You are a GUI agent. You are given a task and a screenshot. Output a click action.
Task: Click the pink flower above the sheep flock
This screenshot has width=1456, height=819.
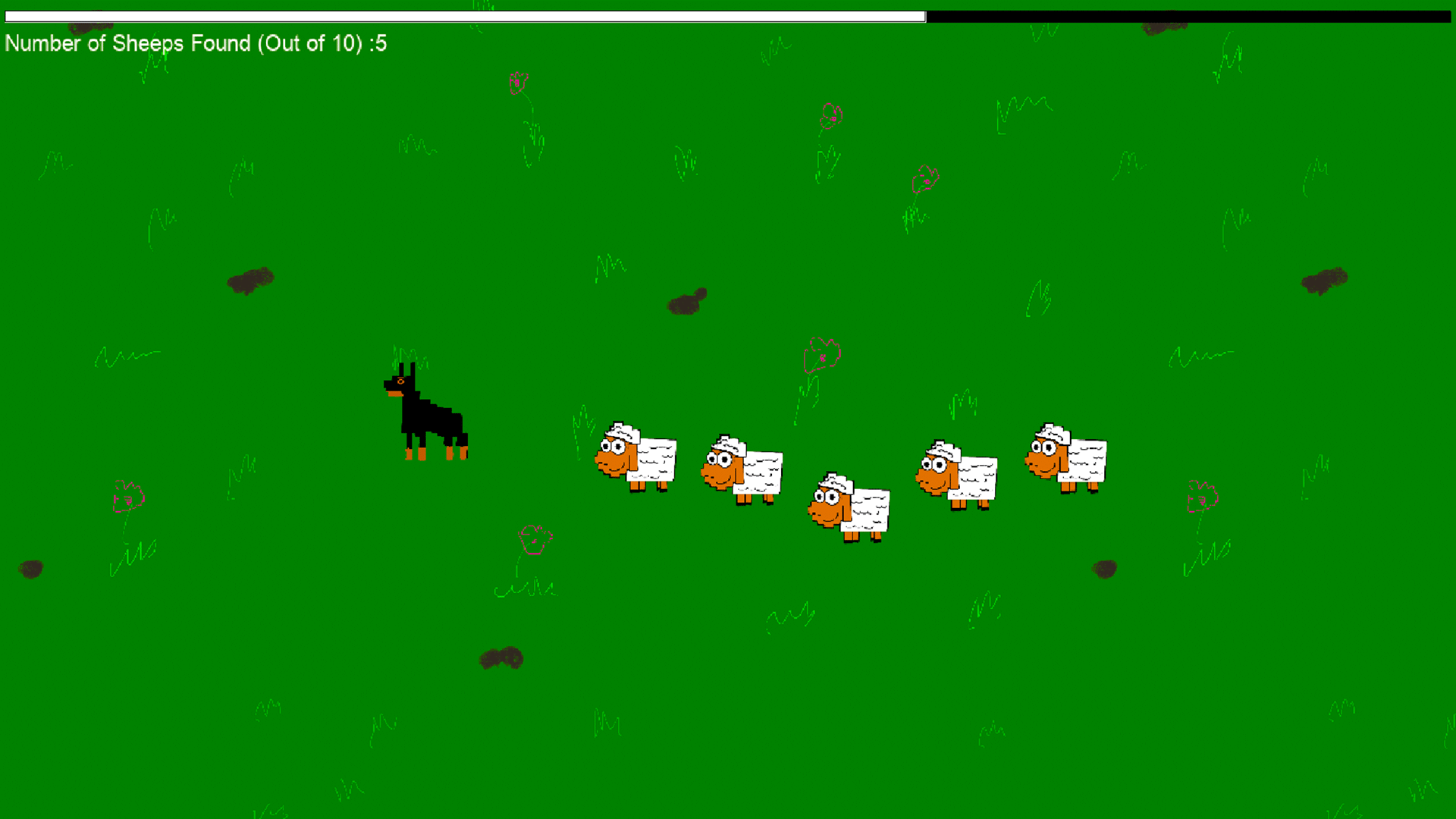point(821,353)
